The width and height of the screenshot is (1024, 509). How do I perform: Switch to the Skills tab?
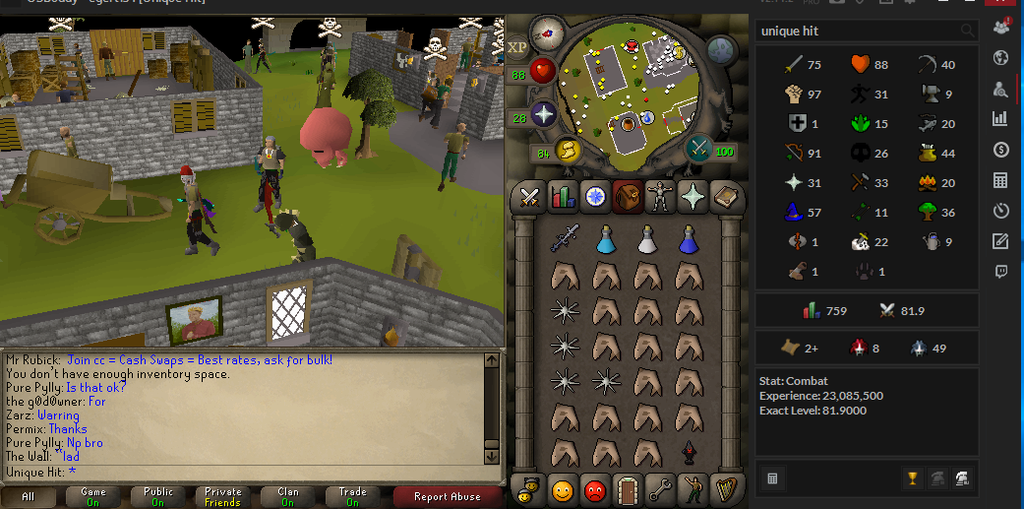click(x=563, y=197)
